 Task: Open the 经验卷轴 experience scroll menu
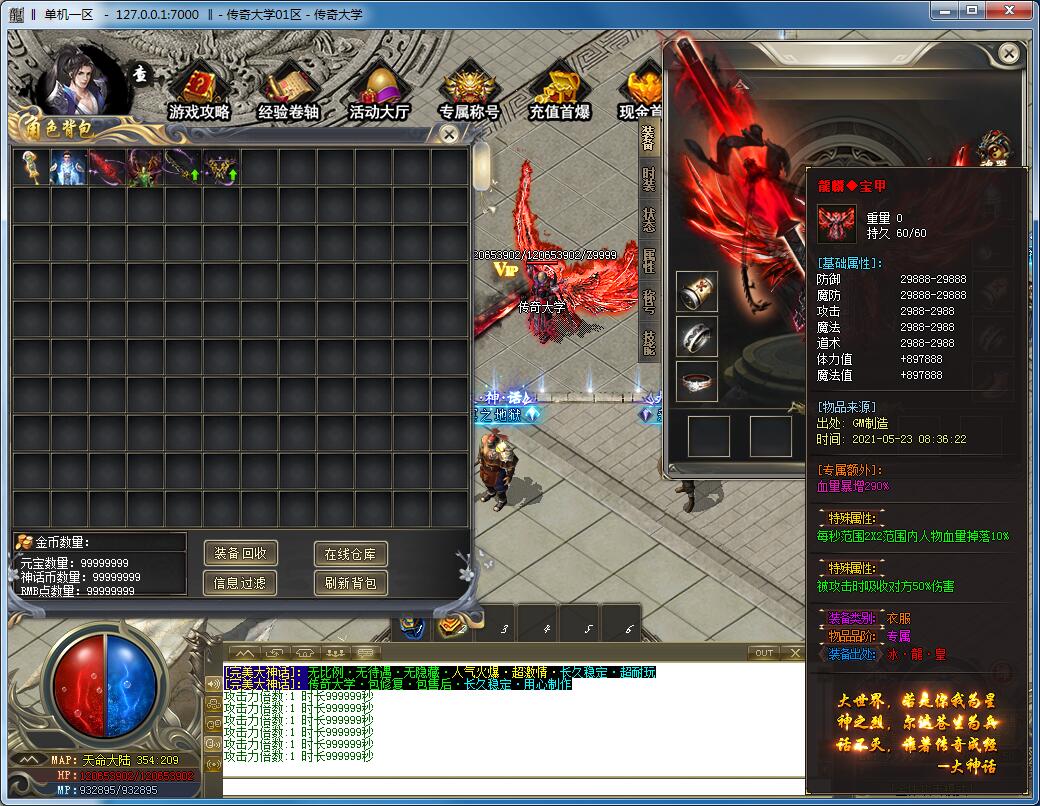(288, 95)
